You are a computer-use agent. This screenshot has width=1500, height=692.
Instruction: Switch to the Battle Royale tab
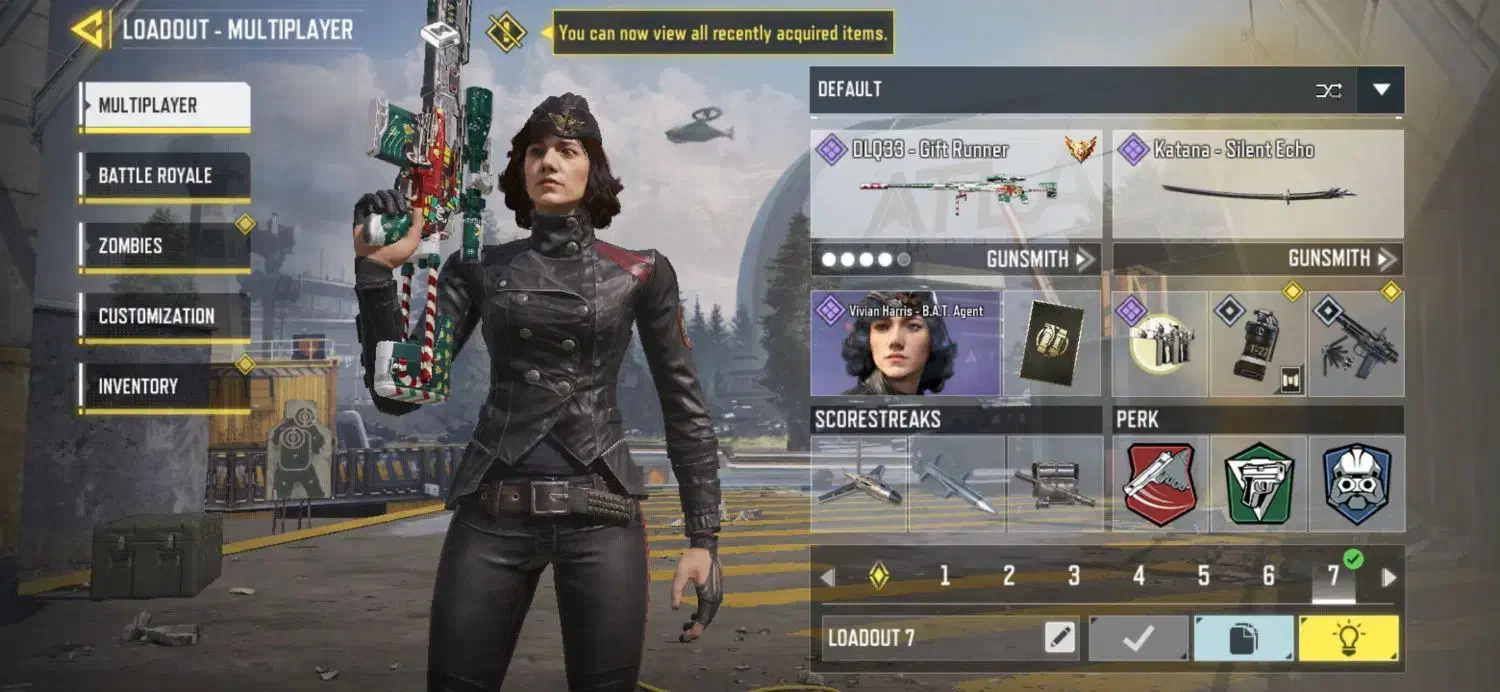click(x=165, y=176)
